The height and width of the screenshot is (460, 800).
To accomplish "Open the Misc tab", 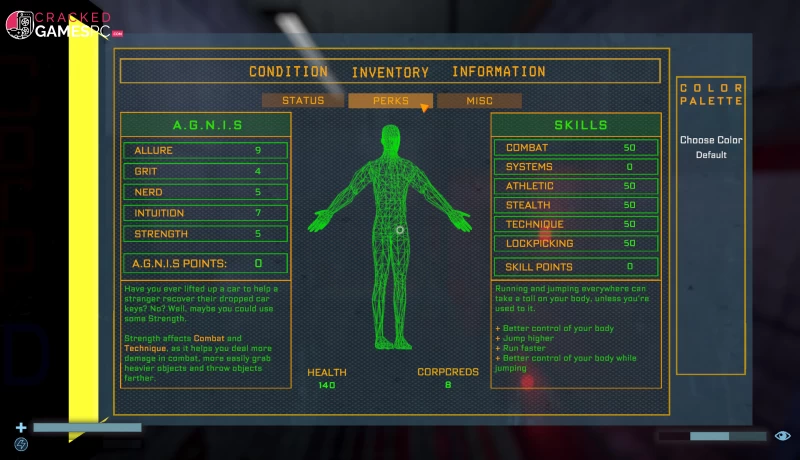I will click(x=479, y=101).
